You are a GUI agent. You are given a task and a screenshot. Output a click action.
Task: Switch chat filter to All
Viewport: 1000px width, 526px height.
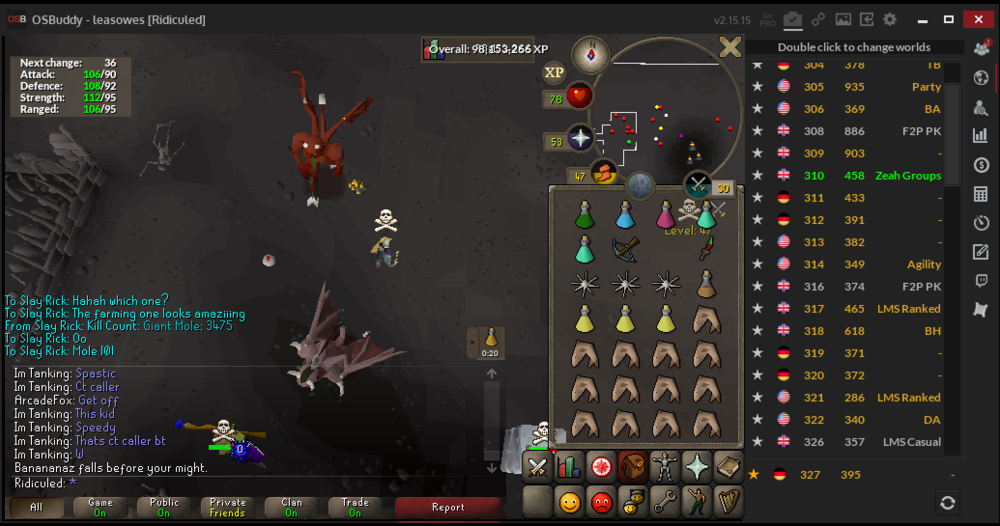click(36, 507)
